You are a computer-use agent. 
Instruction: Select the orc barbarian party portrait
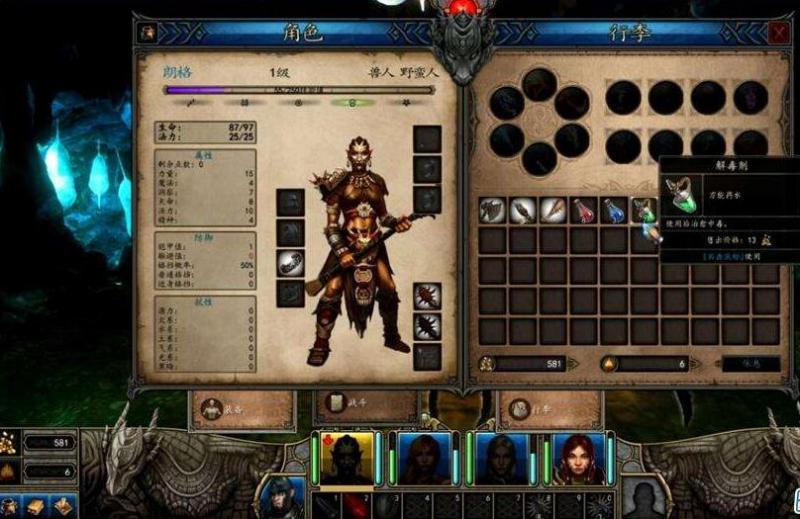click(x=345, y=458)
